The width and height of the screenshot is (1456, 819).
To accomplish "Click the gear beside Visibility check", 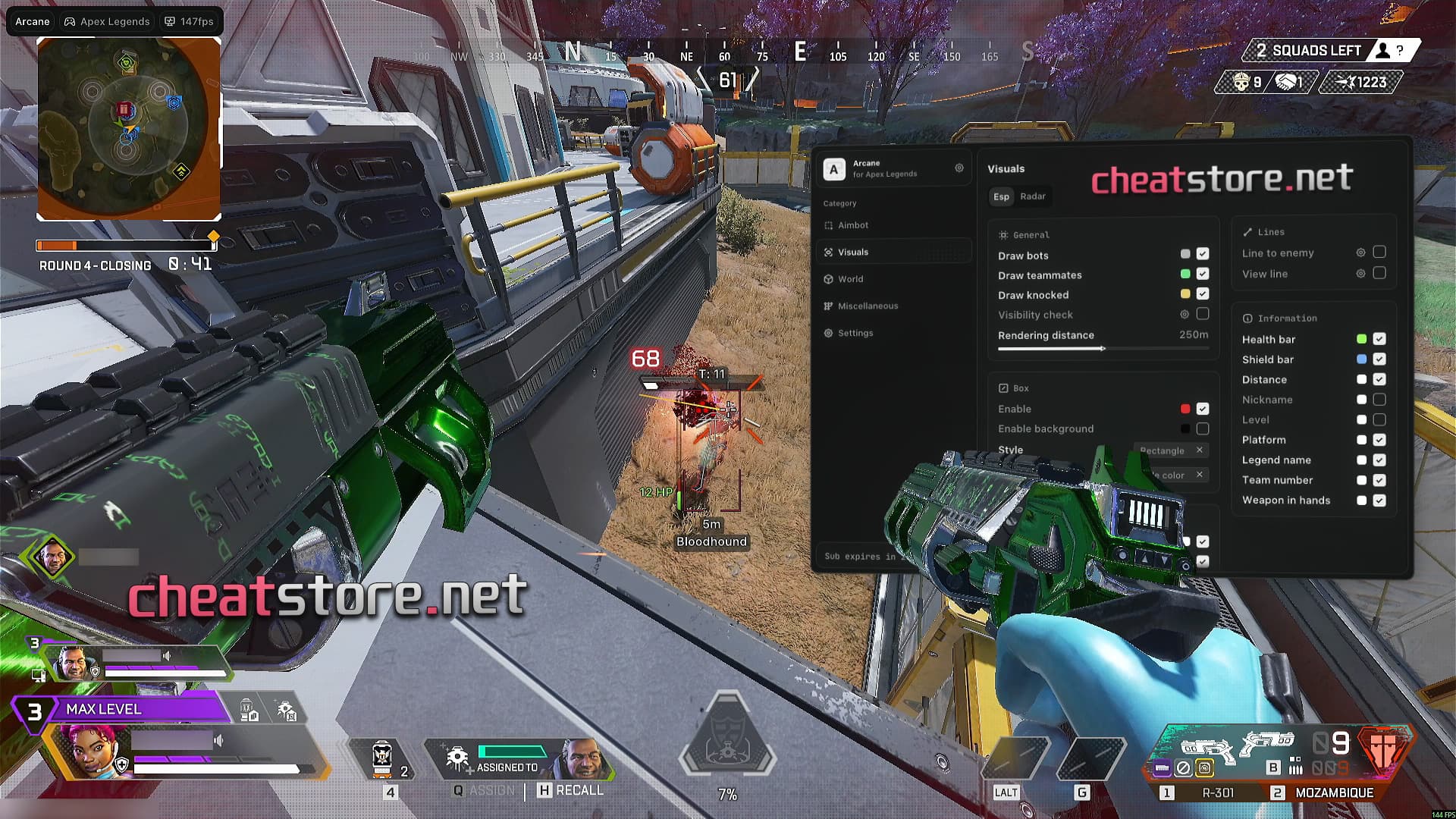I will pos(1185,315).
